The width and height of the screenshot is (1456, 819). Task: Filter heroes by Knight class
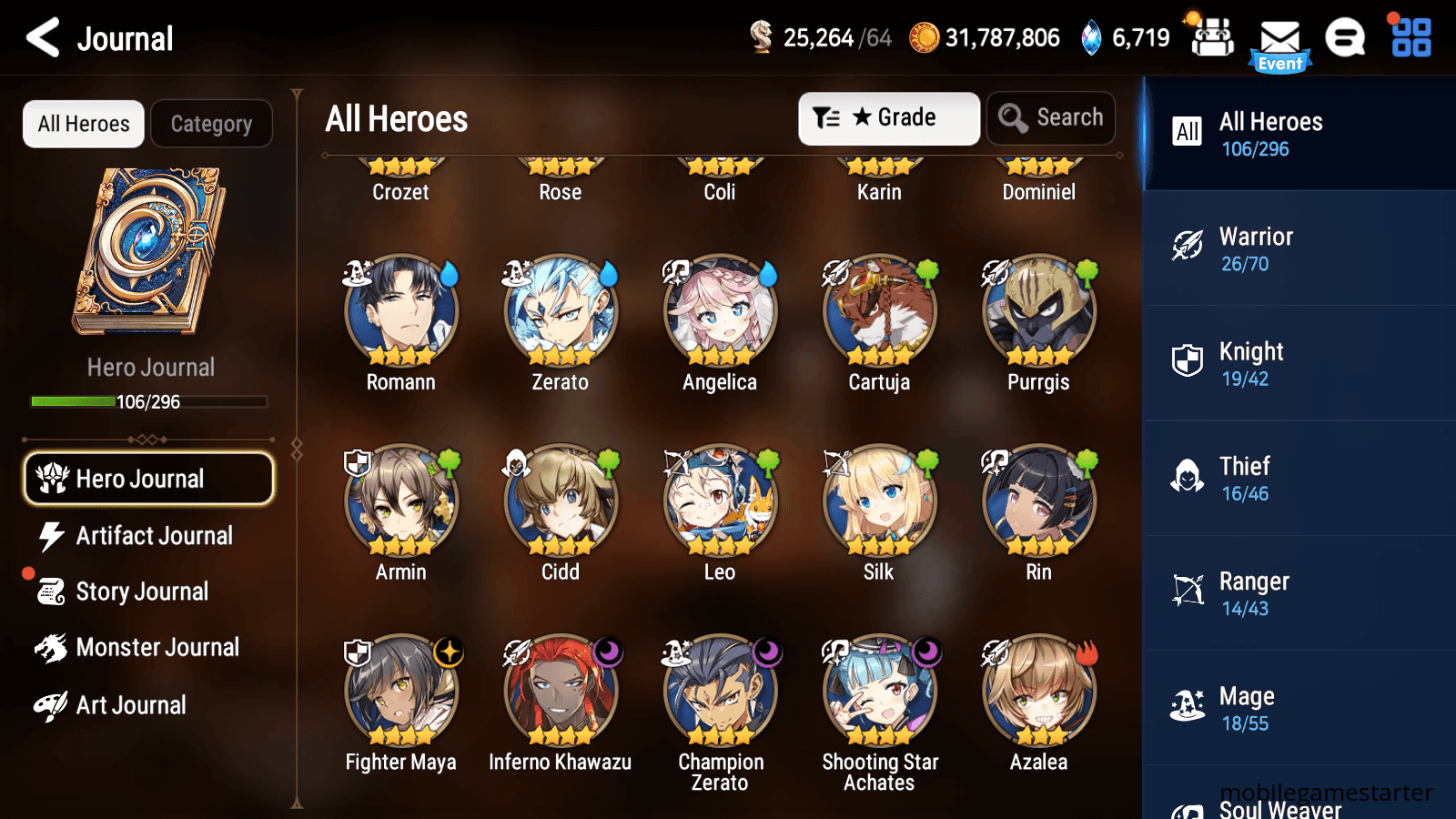pyautogui.click(x=1298, y=364)
